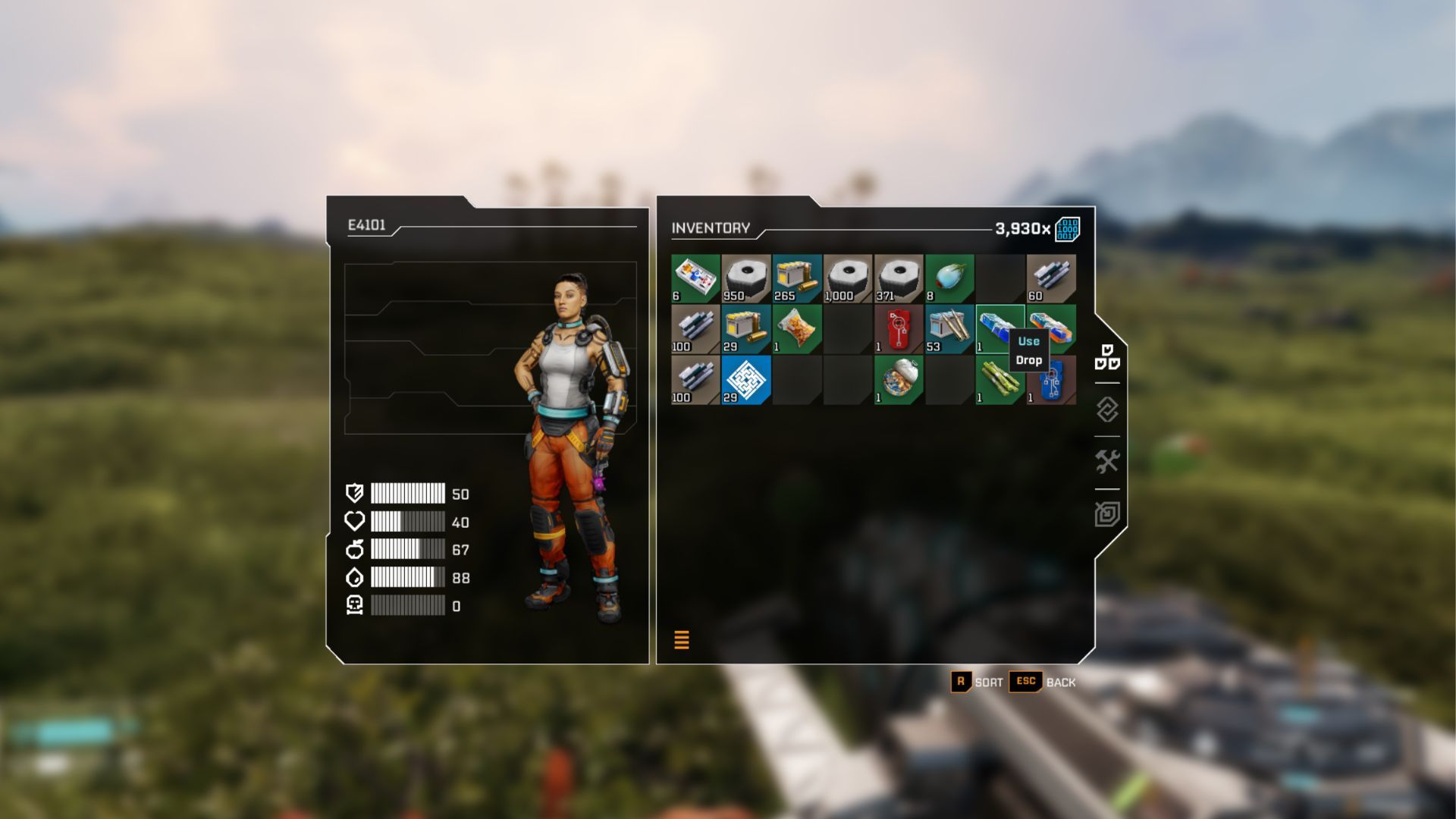Image resolution: width=1456 pixels, height=819 pixels.
Task: Select the bag of orange snacks
Action: point(797,329)
